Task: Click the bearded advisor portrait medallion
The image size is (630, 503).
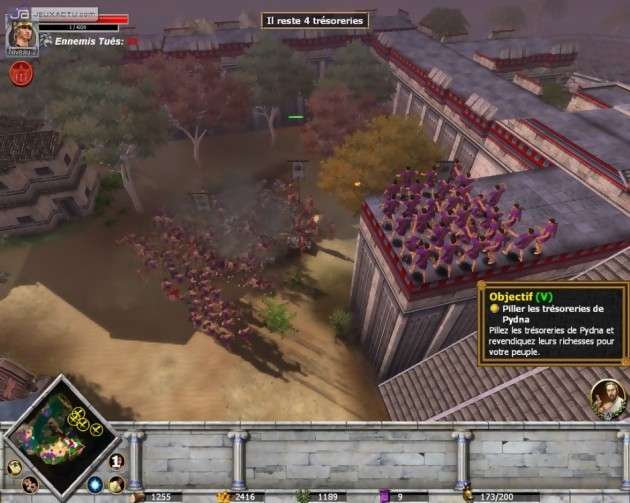Action: [607, 398]
